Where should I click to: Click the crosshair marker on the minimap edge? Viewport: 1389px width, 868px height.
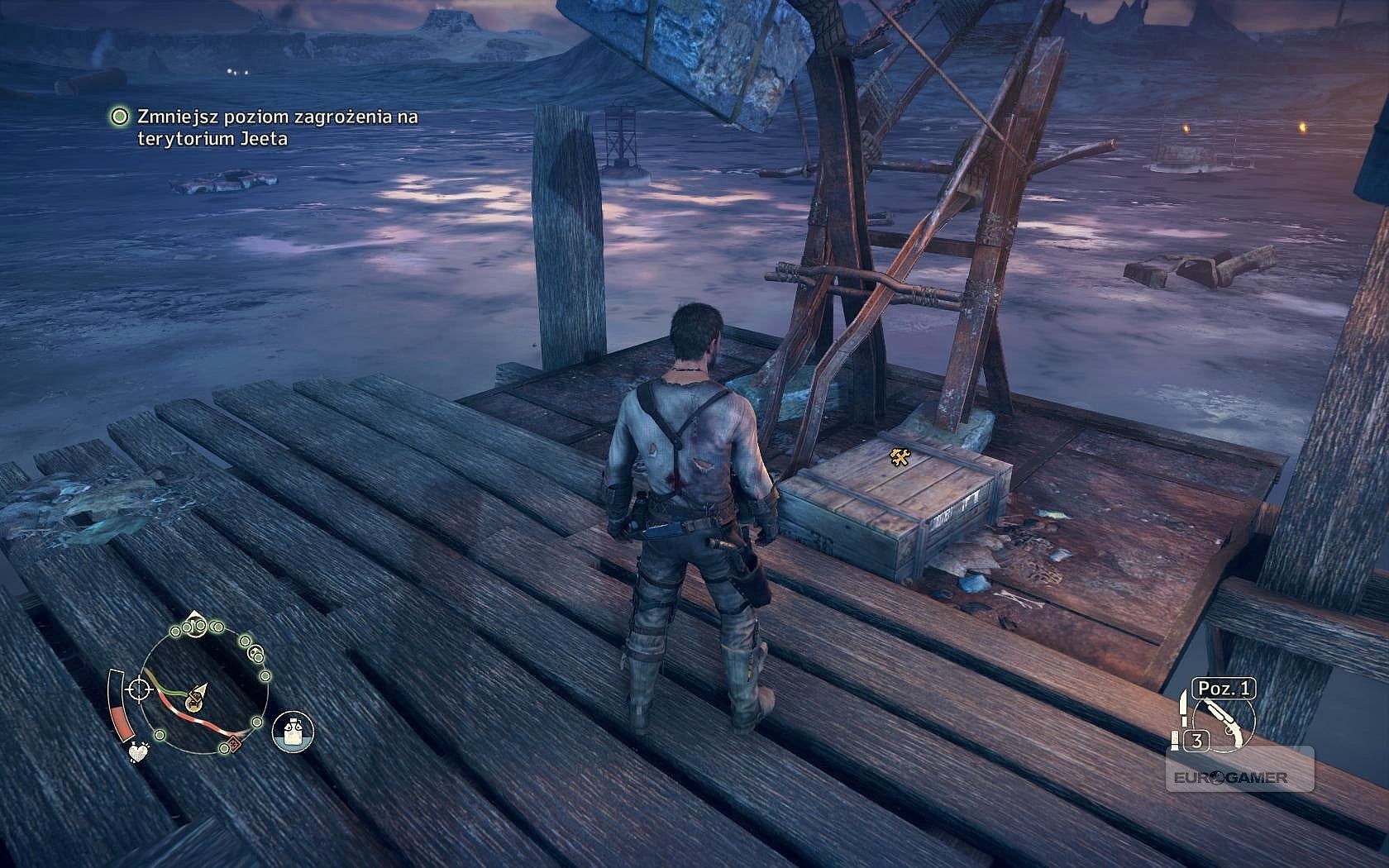[139, 688]
